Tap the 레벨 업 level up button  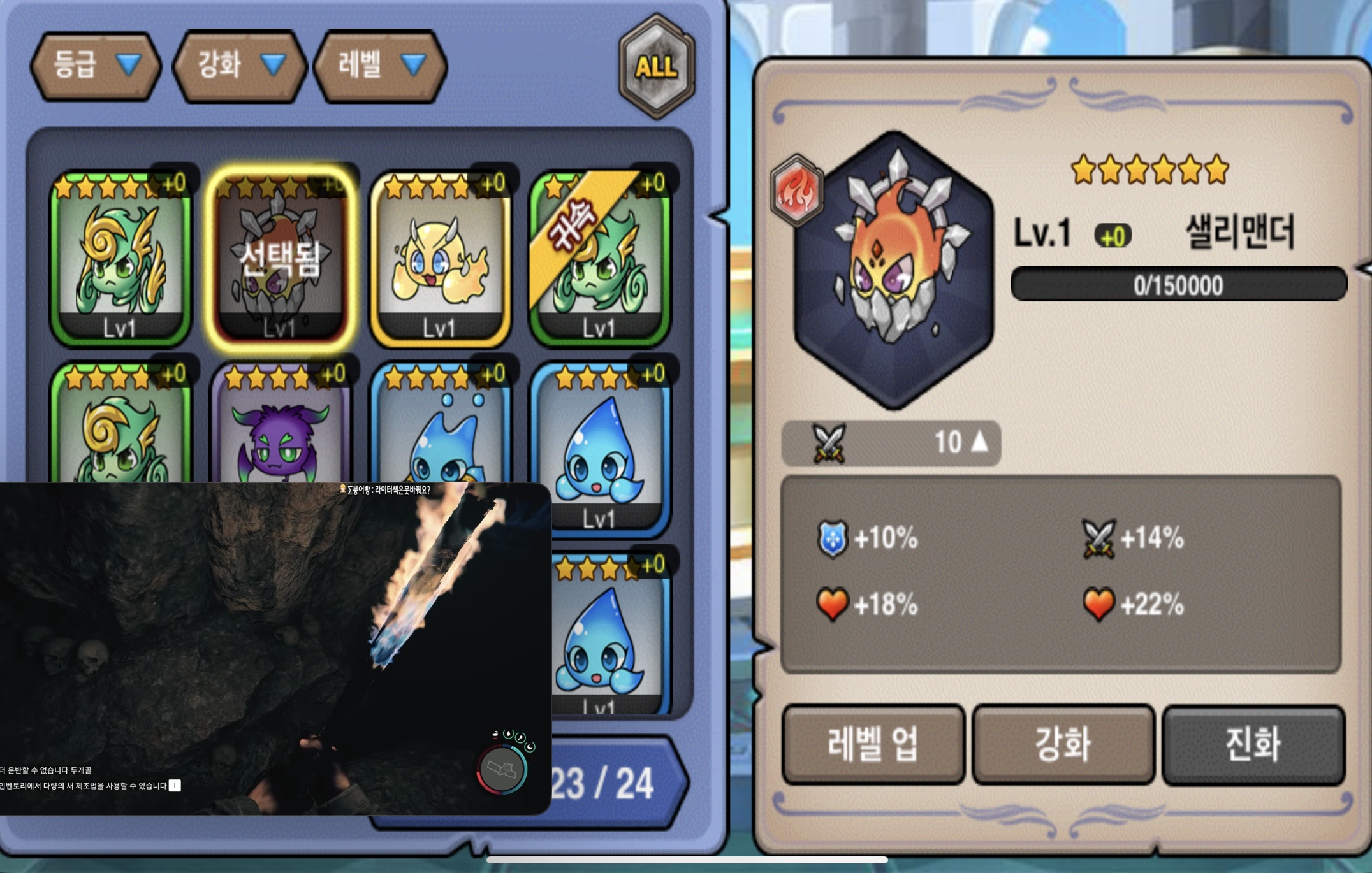(x=873, y=744)
